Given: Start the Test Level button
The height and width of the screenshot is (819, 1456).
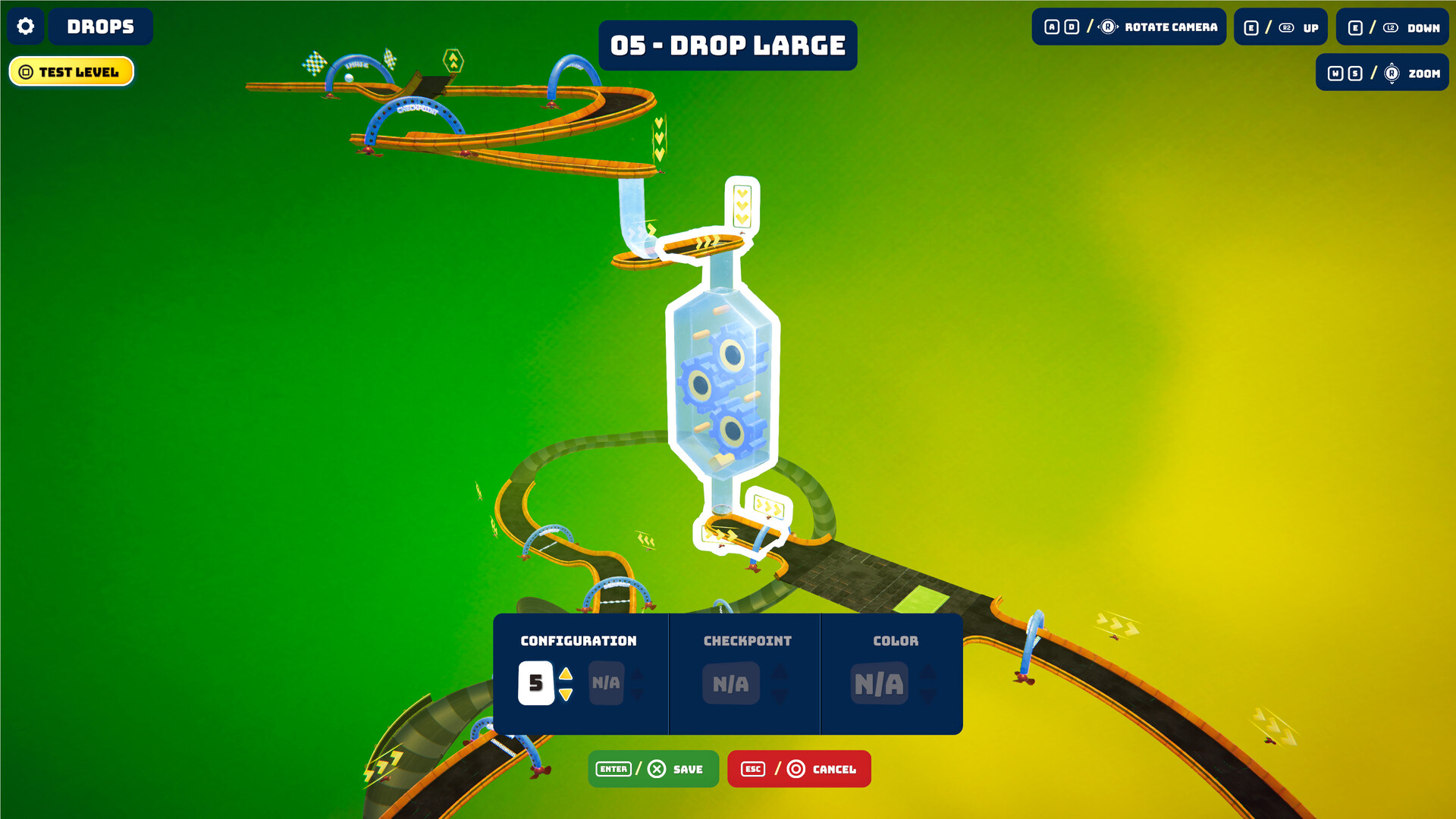Looking at the screenshot, I should pyautogui.click(x=71, y=72).
